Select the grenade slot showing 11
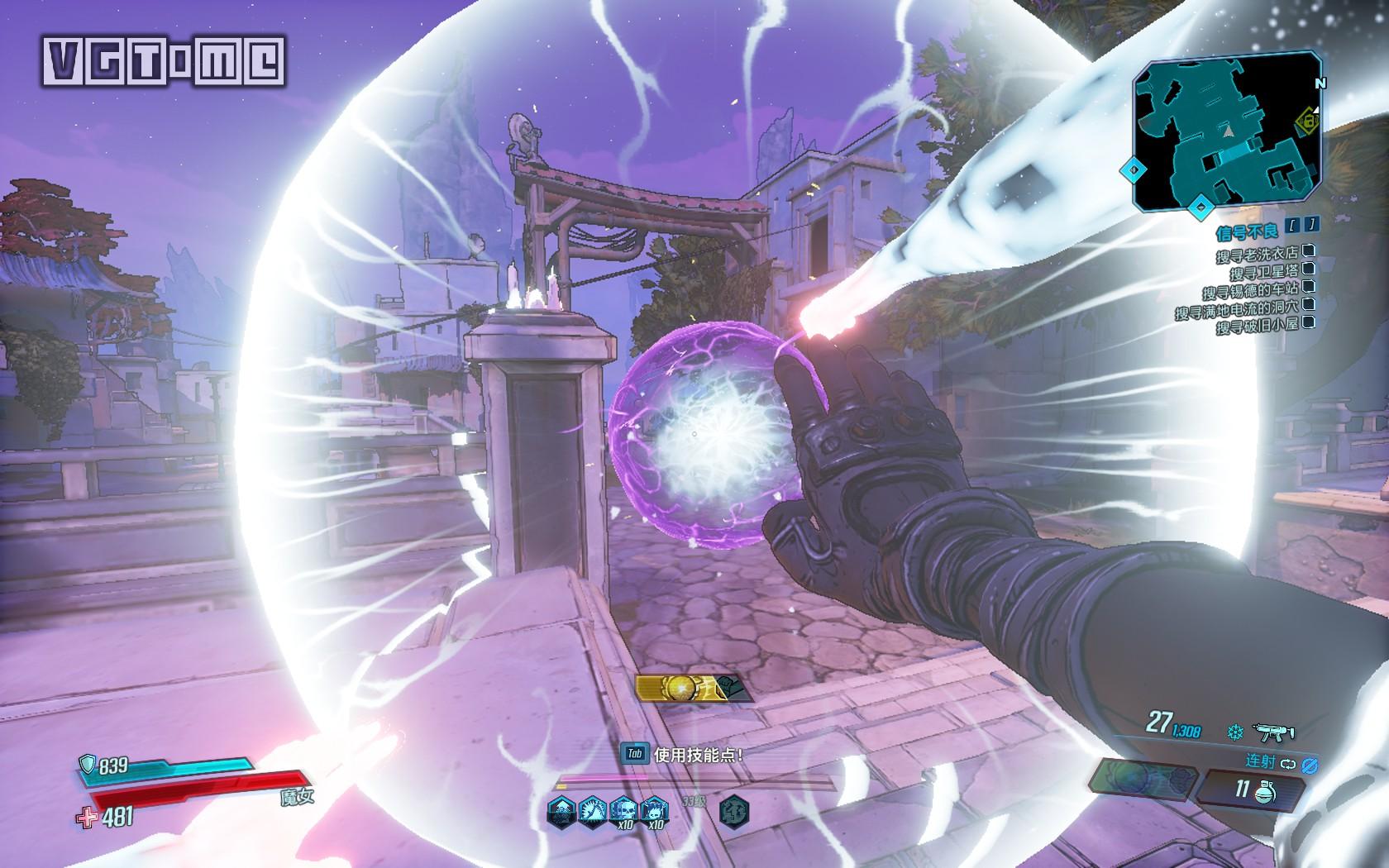The width and height of the screenshot is (1389, 868). [x=1248, y=789]
